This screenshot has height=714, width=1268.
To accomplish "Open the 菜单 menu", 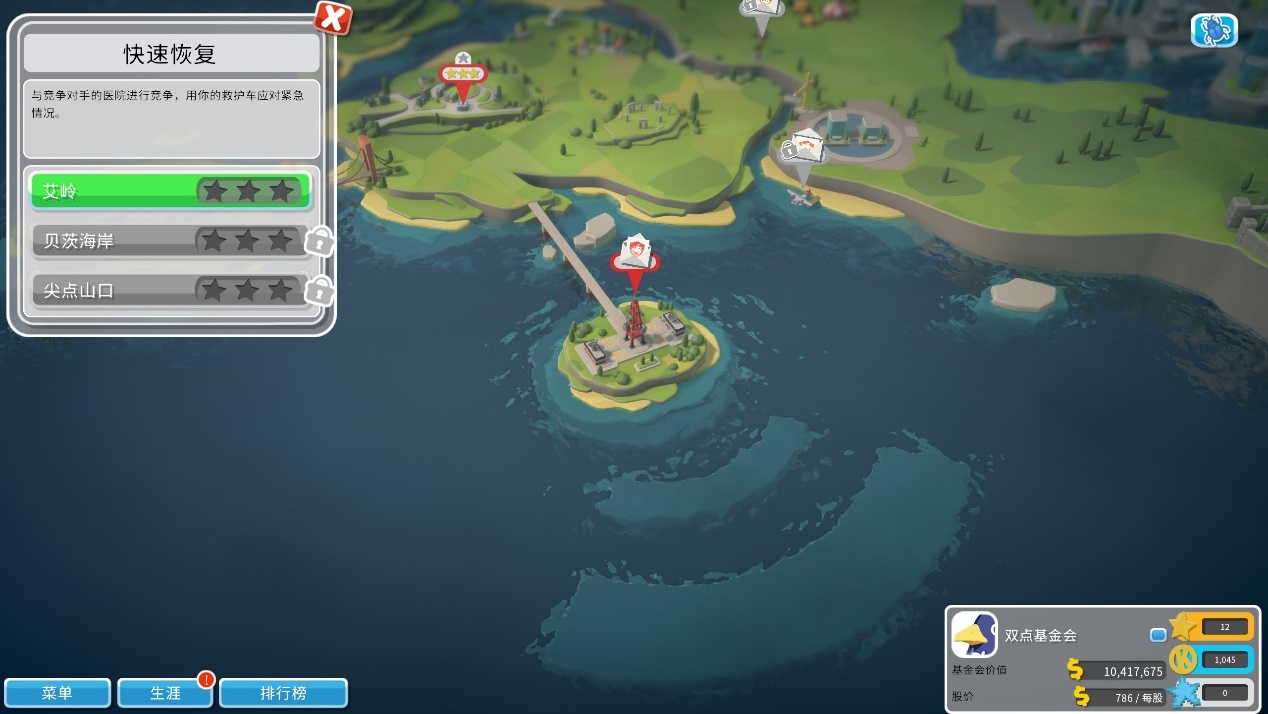I will coord(57,693).
